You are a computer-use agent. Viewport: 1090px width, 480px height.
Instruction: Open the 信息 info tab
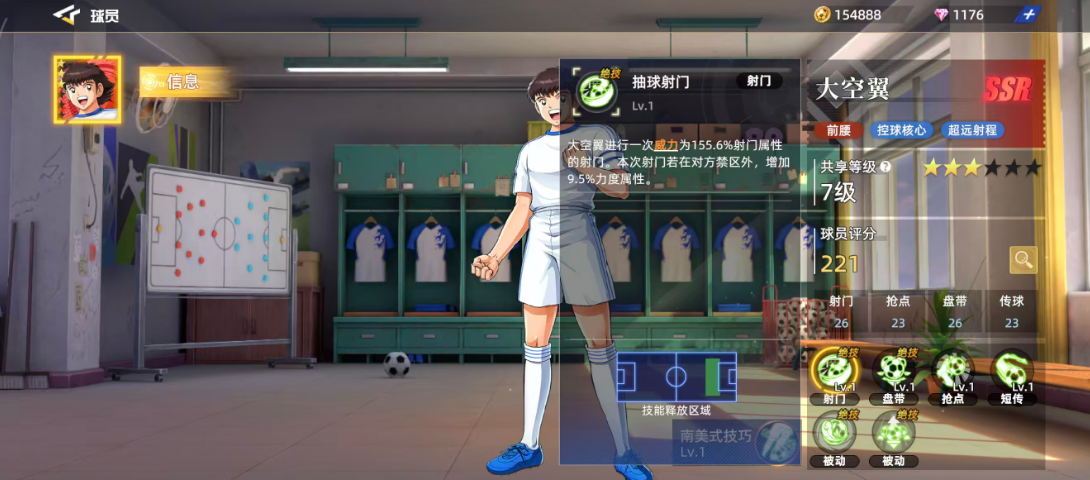coord(185,82)
